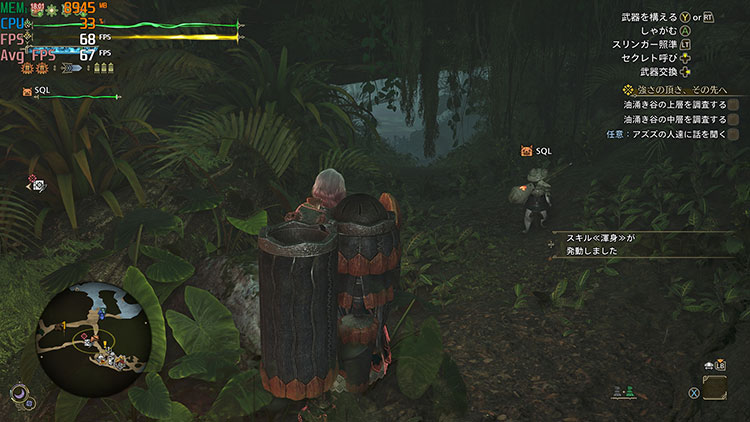Click the blue marker on the minimap

click(100, 313)
